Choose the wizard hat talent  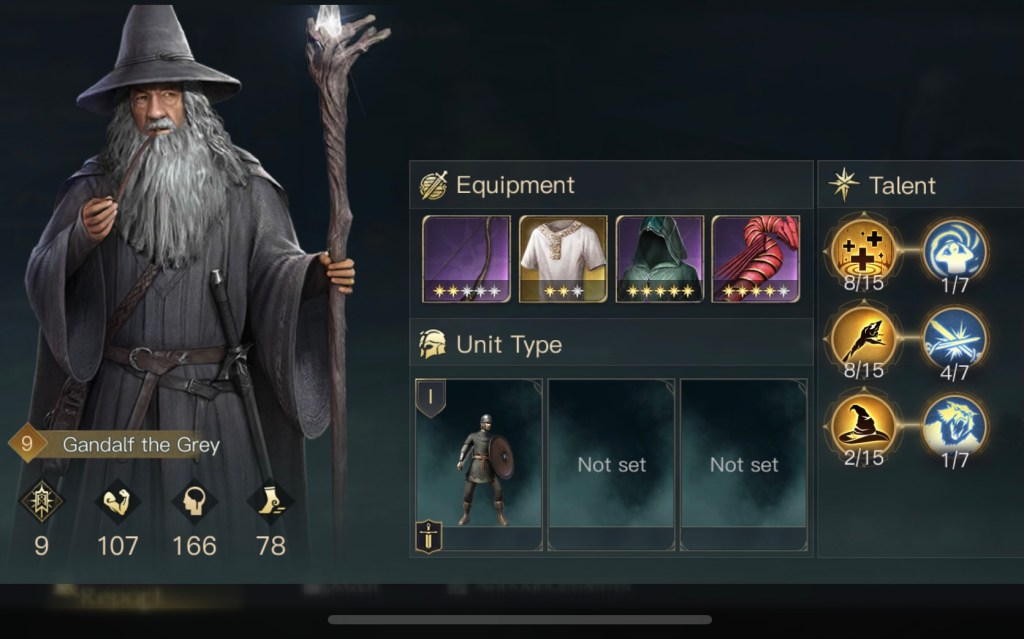(863, 424)
